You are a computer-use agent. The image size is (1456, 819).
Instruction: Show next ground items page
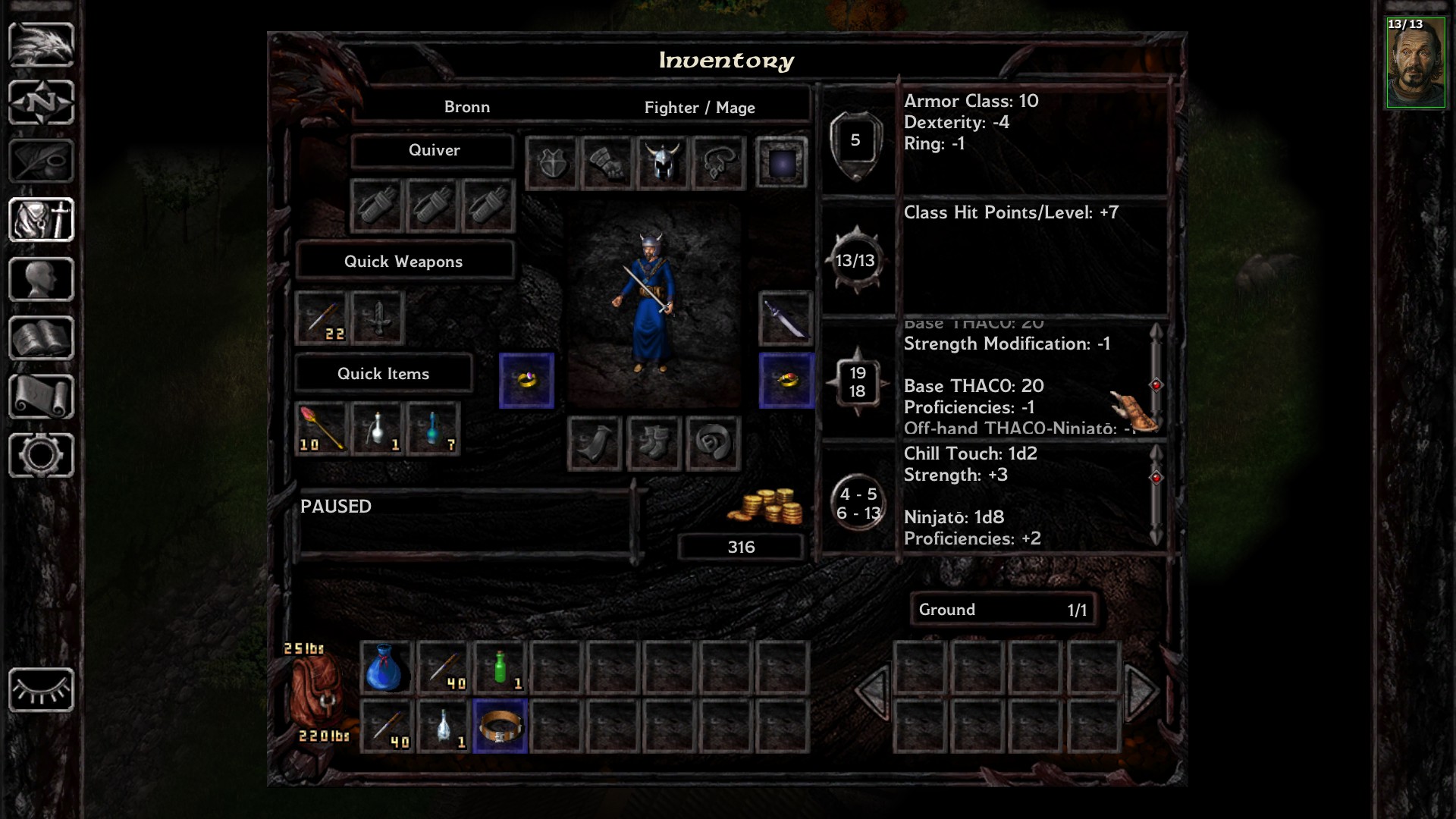pyautogui.click(x=1141, y=691)
